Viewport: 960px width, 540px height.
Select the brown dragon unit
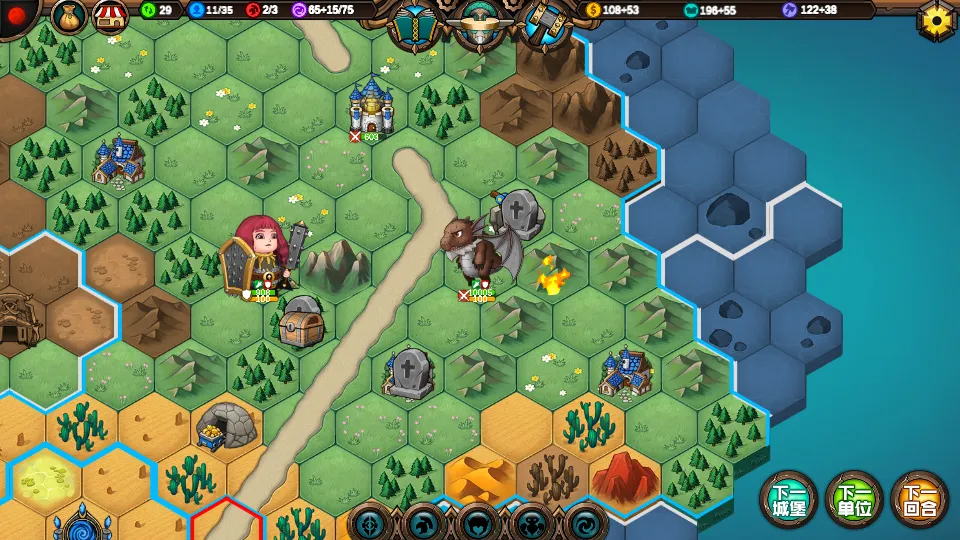click(x=480, y=250)
